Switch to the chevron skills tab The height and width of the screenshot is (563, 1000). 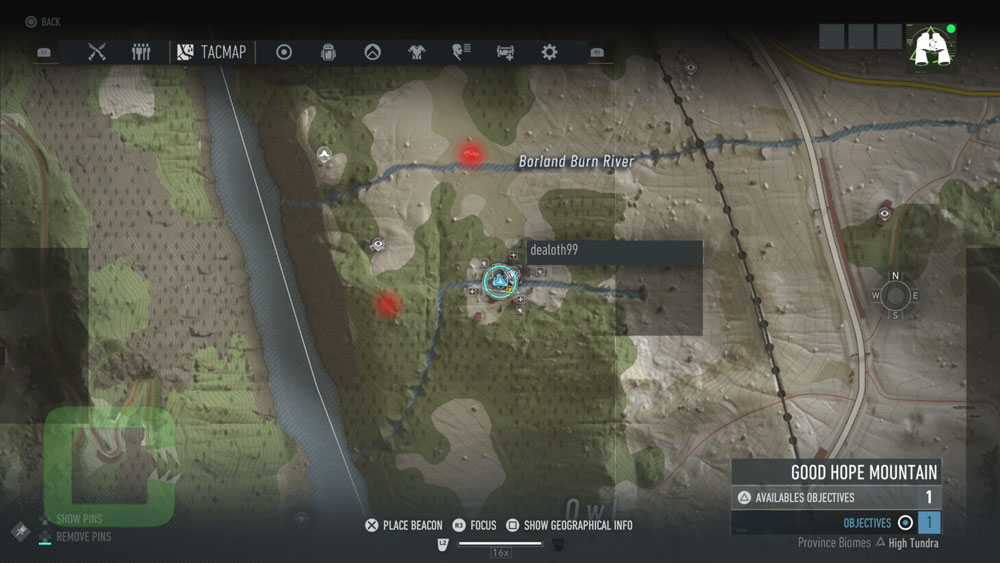372,52
